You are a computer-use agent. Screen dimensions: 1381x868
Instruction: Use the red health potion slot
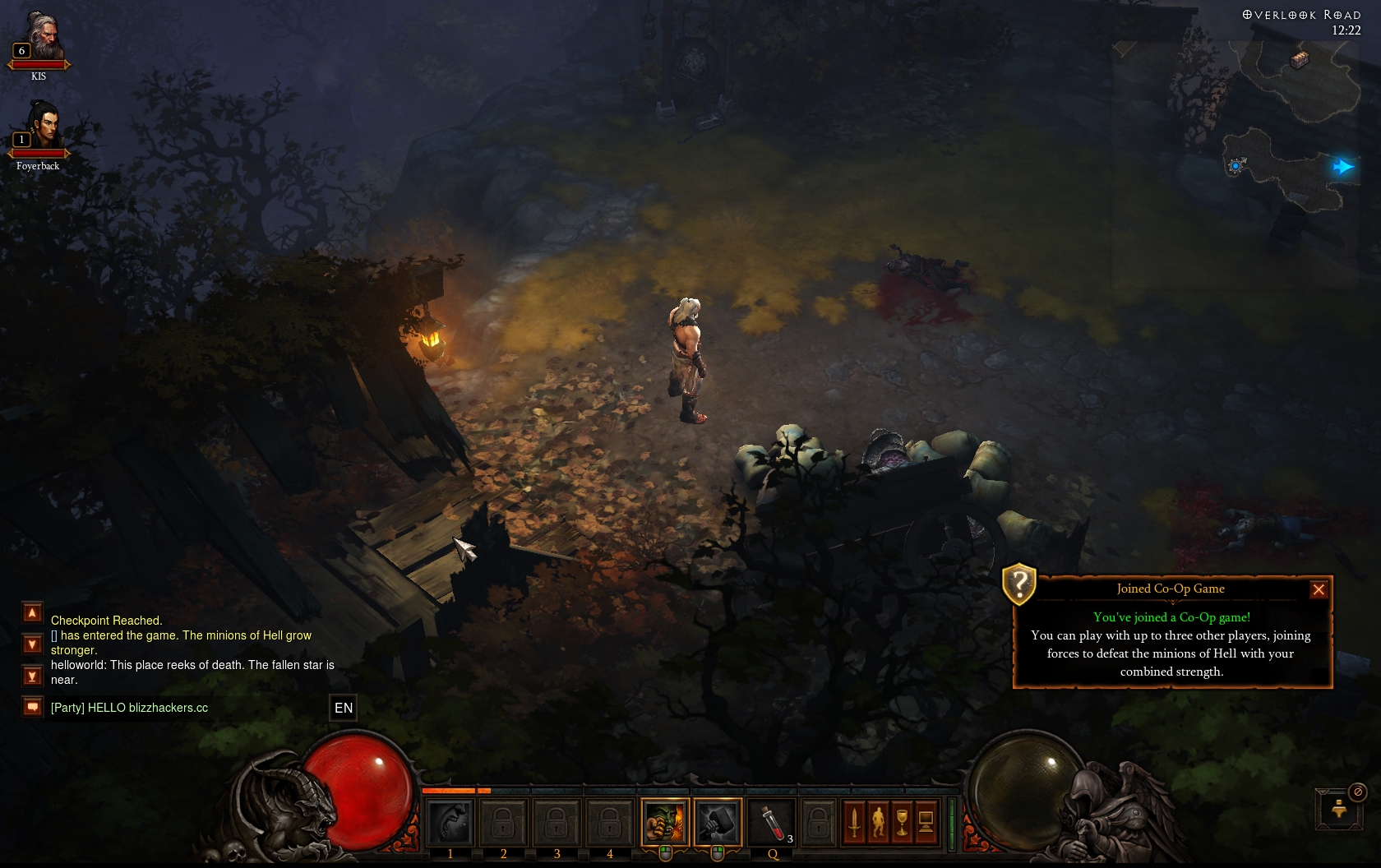(x=771, y=821)
